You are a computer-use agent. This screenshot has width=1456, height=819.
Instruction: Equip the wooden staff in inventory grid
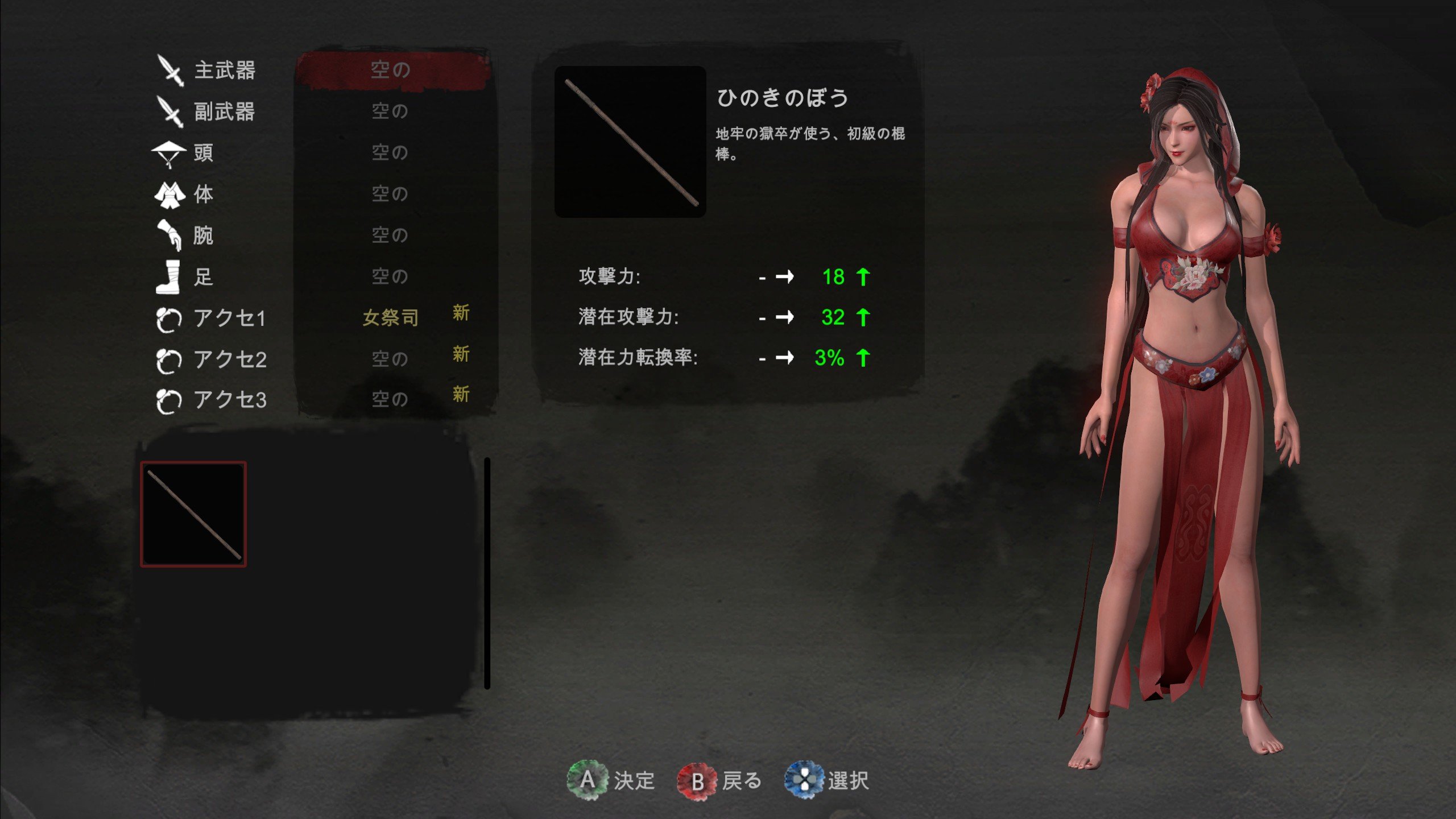click(193, 514)
